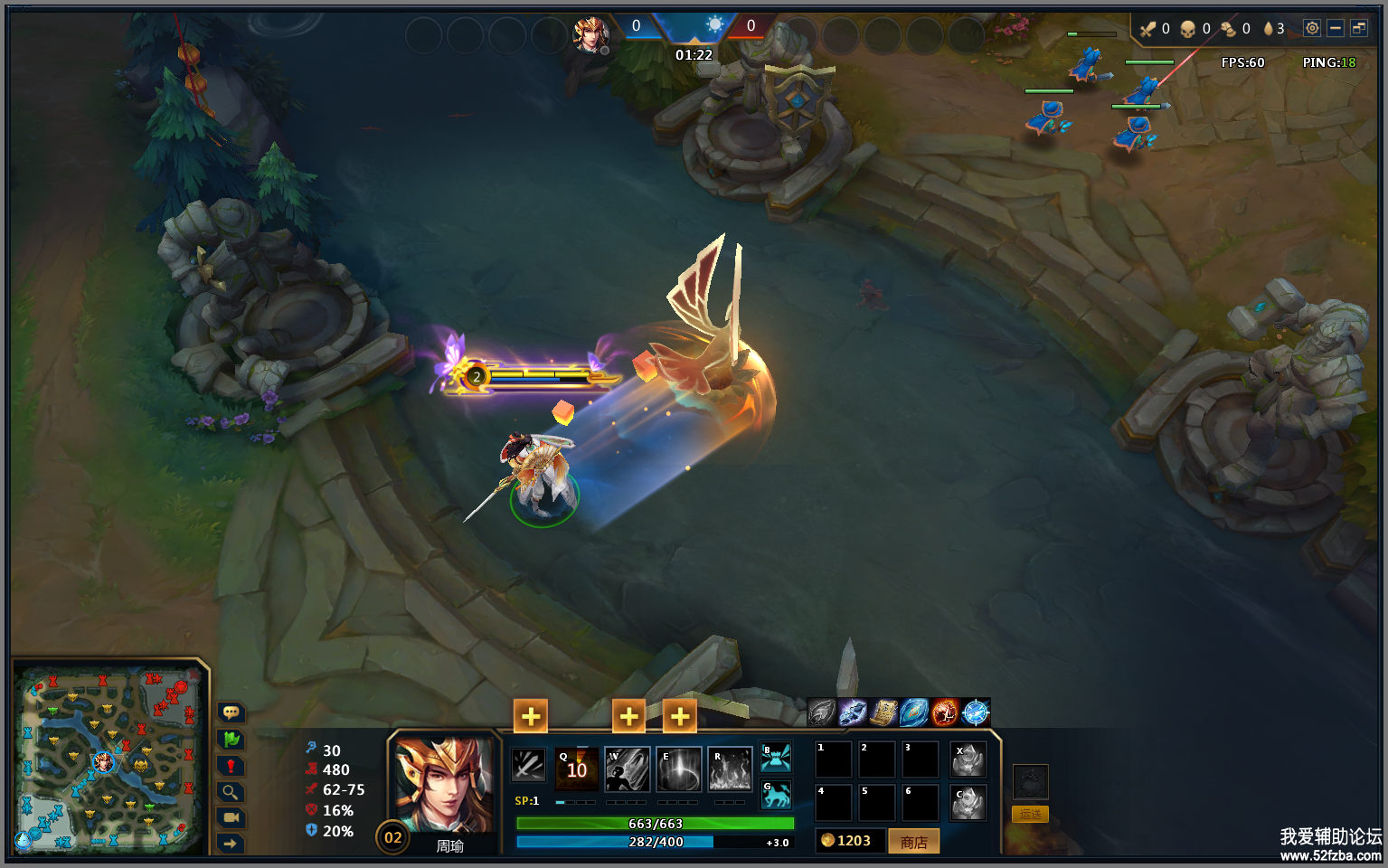Click the B recall skill icon
1388x868 pixels.
point(776,757)
